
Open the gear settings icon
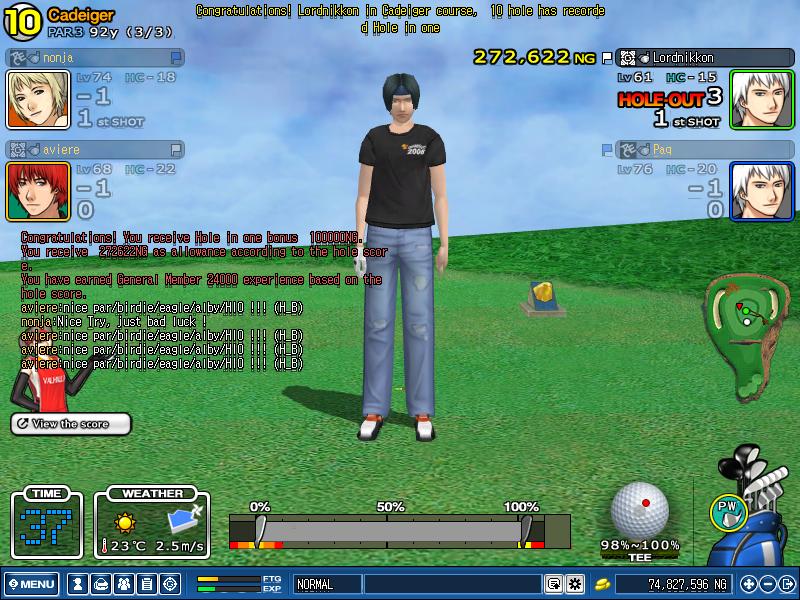[575, 584]
